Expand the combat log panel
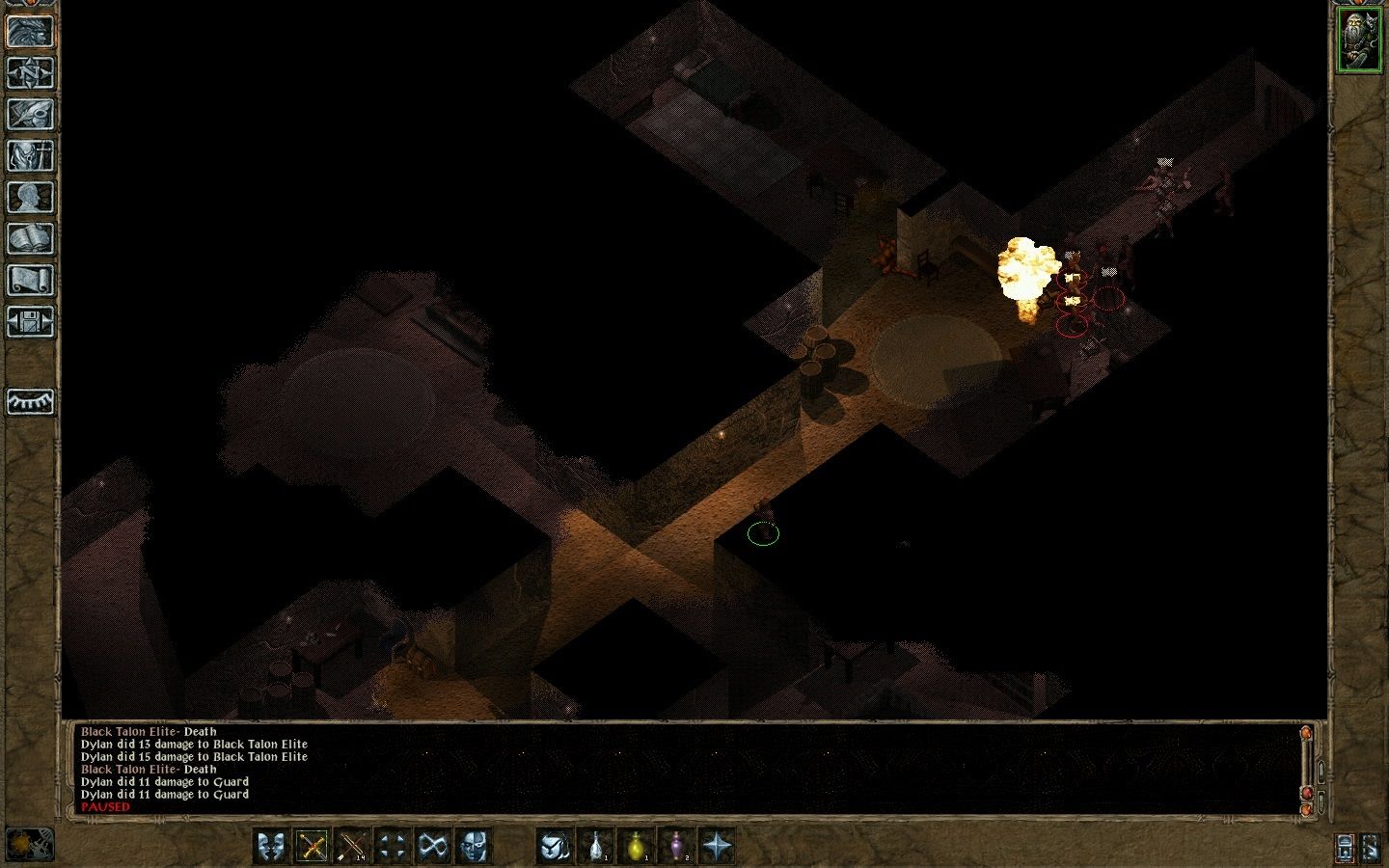The width and height of the screenshot is (1389, 868). pos(1321,770)
